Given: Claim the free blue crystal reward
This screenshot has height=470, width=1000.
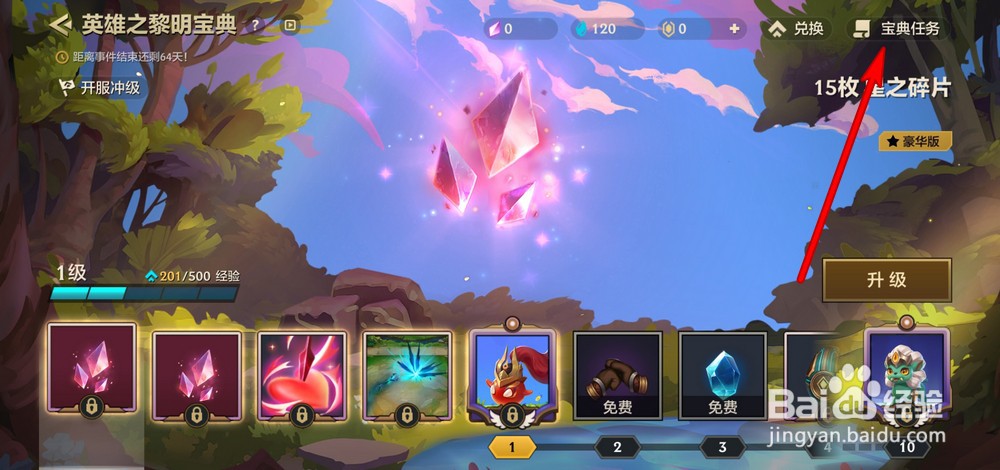Looking at the screenshot, I should click(x=722, y=375).
